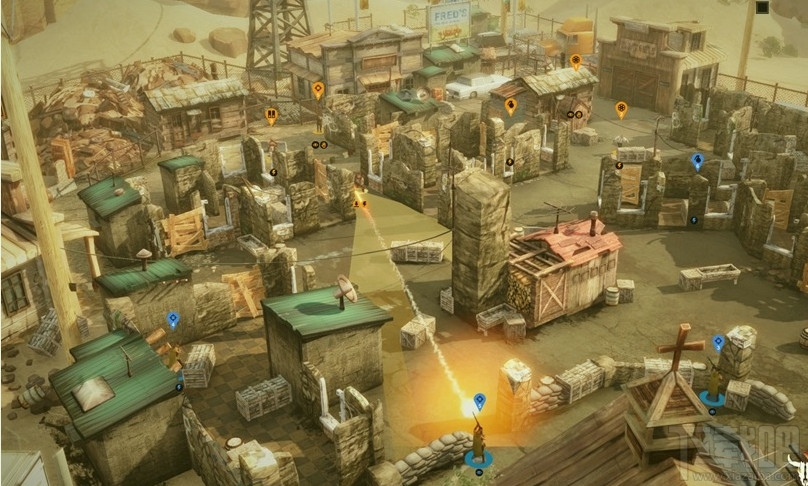This screenshot has width=808, height=486.
Task: Select the blue unit marker above the firing gunman
Action: point(479,401)
